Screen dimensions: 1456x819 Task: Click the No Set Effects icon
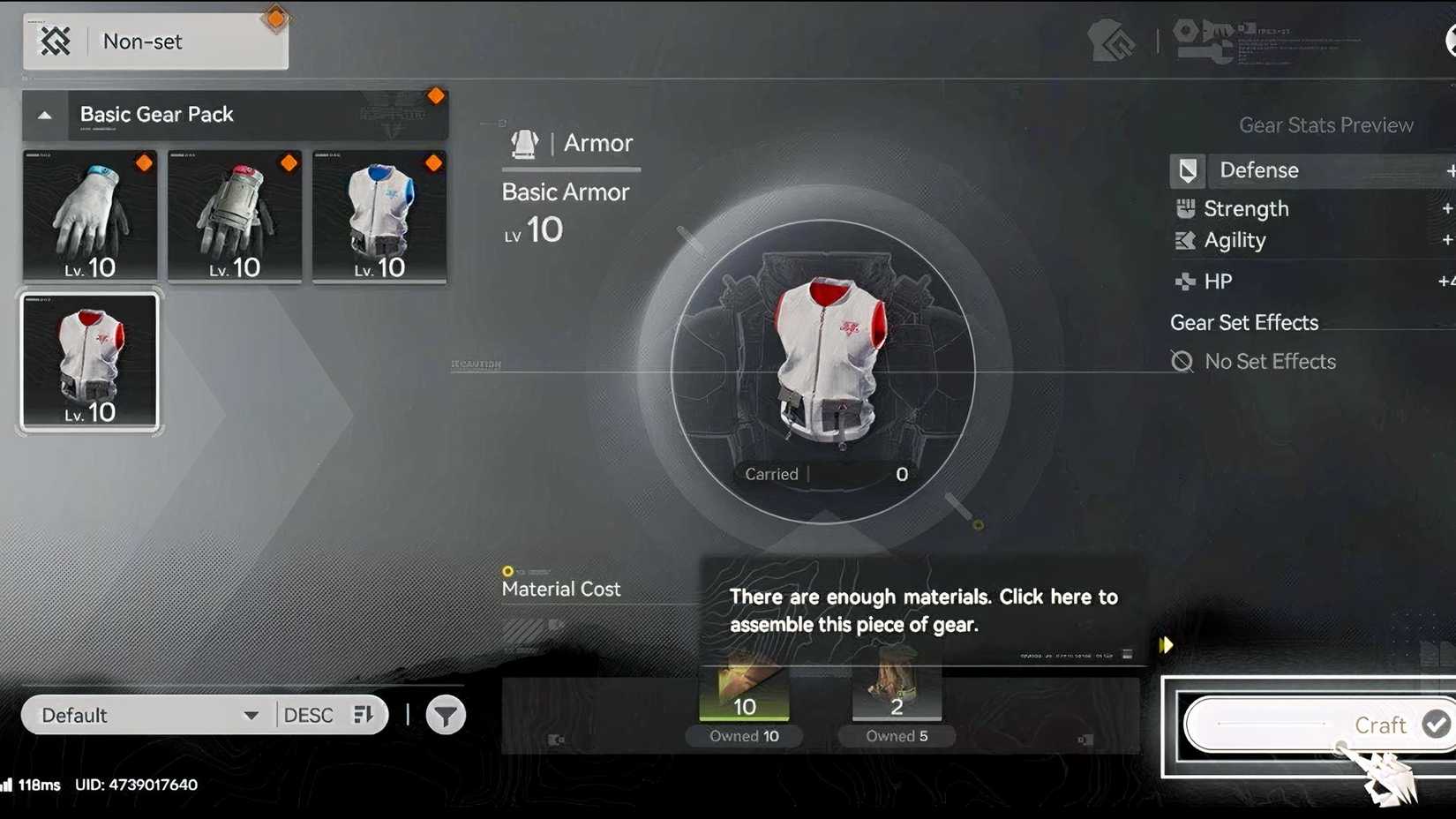pyautogui.click(x=1182, y=360)
